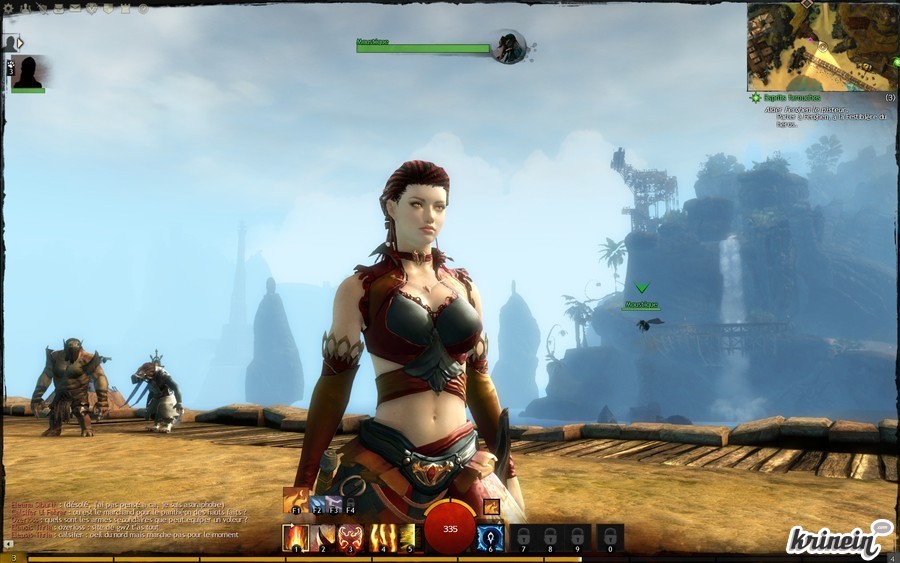Use the red swirl skill in slot 3
Image resolution: width=900 pixels, height=563 pixels.
[351, 538]
